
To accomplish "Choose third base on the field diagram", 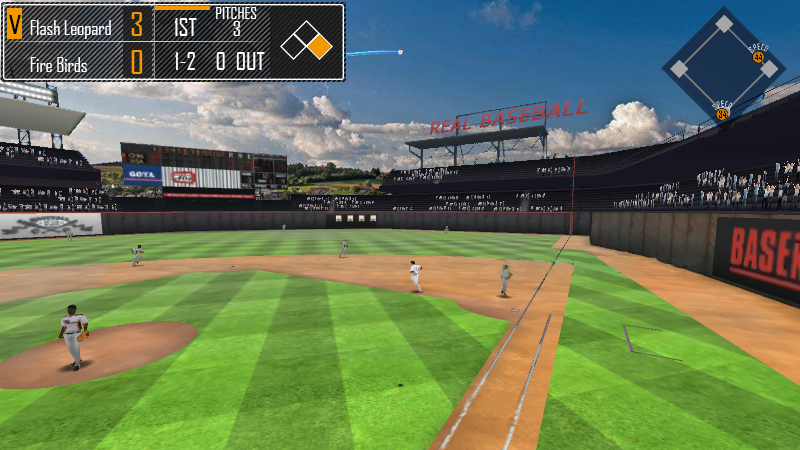I will 679,69.
